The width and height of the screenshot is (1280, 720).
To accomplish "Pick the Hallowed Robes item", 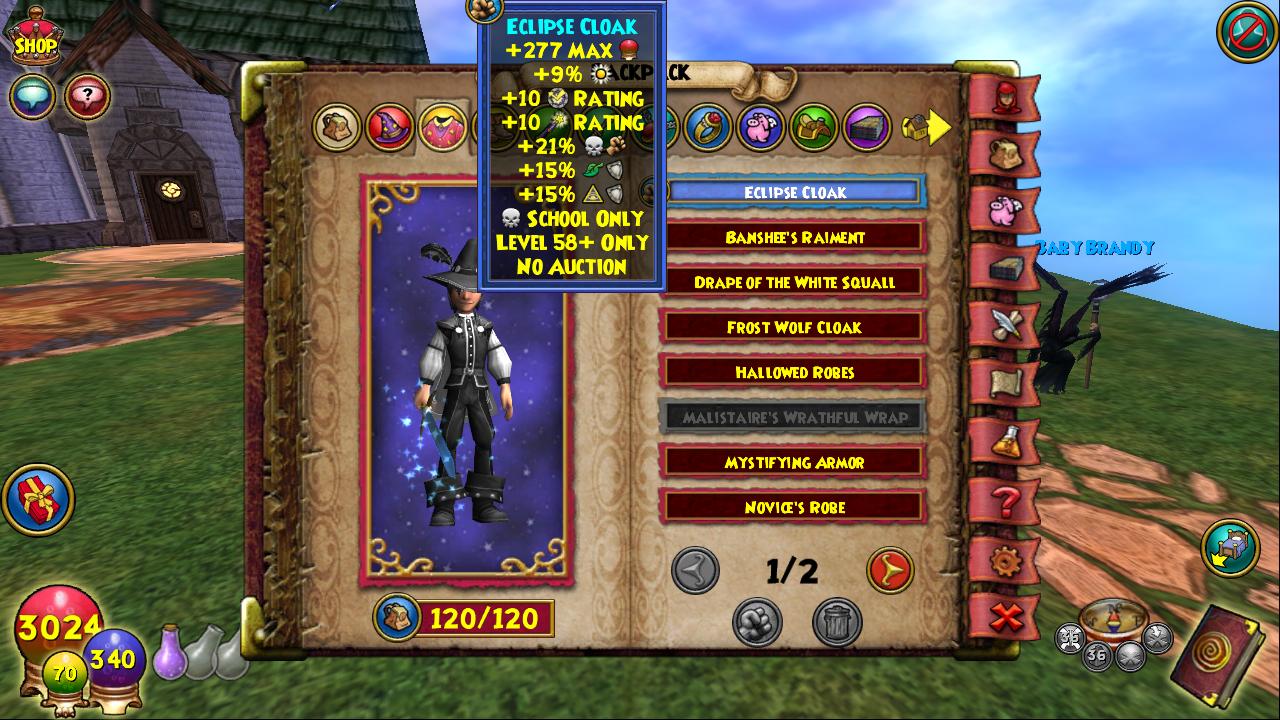I will click(794, 373).
